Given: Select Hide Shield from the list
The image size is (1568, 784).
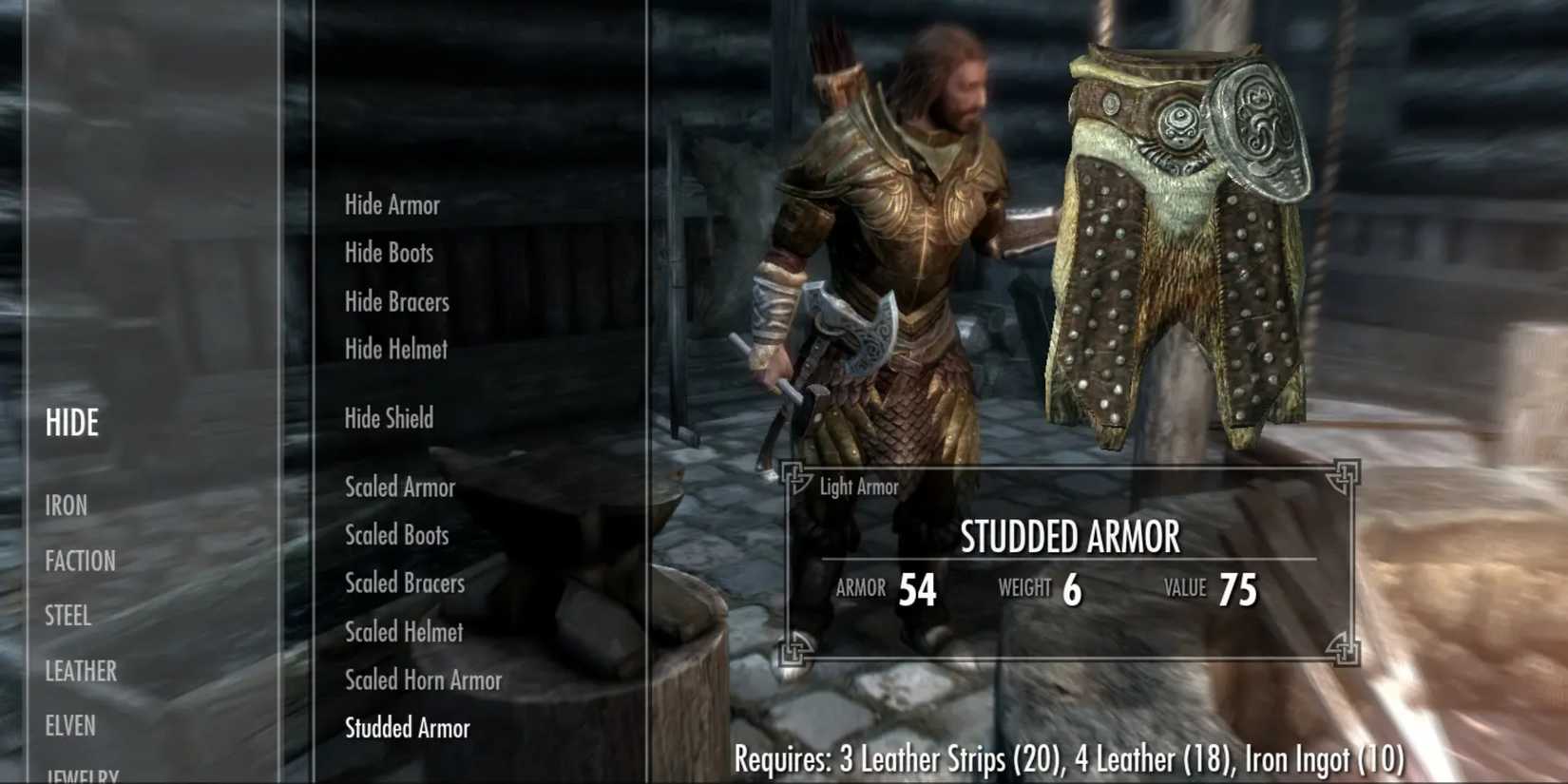Looking at the screenshot, I should [x=388, y=418].
